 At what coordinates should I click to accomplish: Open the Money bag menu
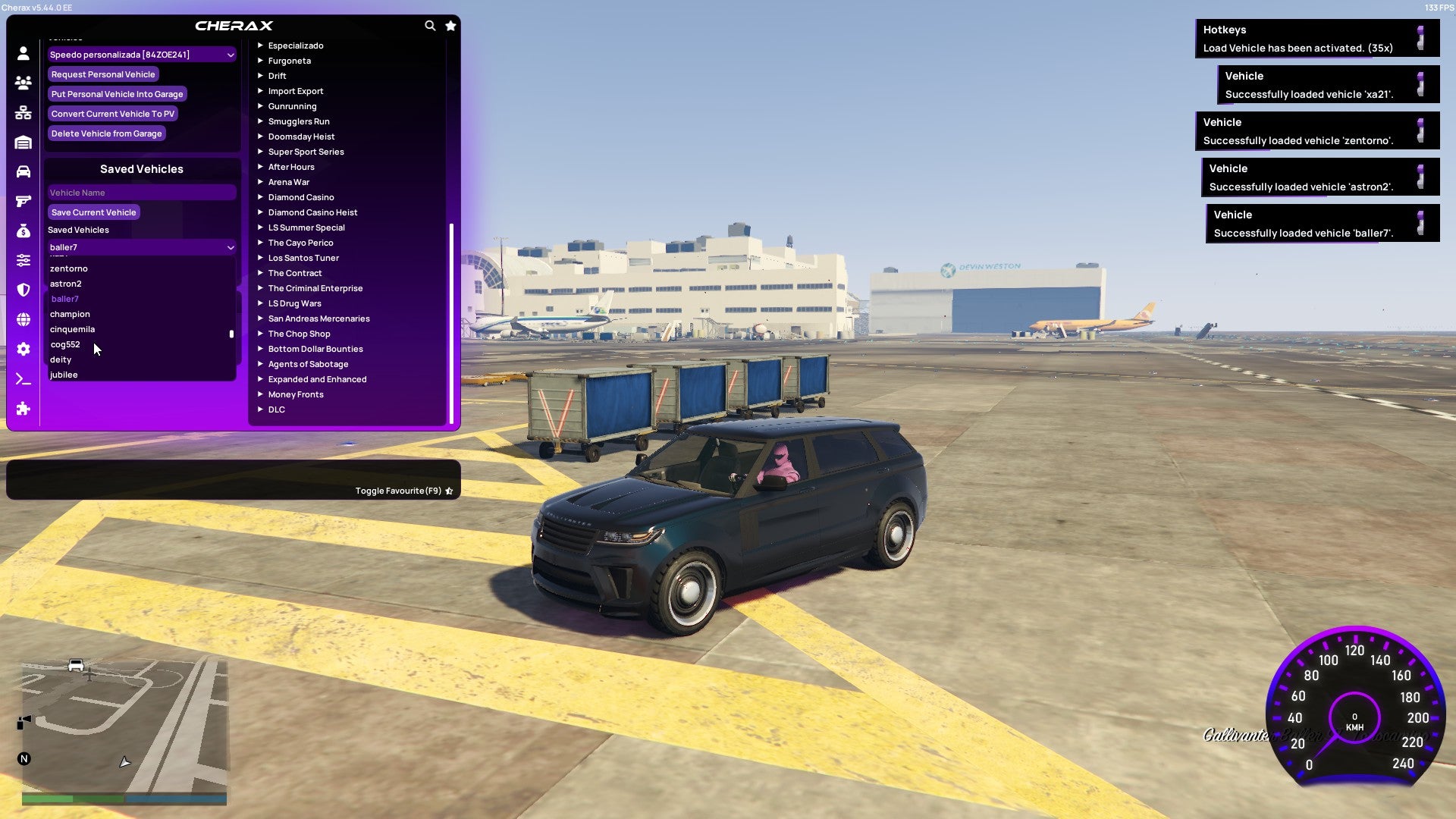pos(23,229)
